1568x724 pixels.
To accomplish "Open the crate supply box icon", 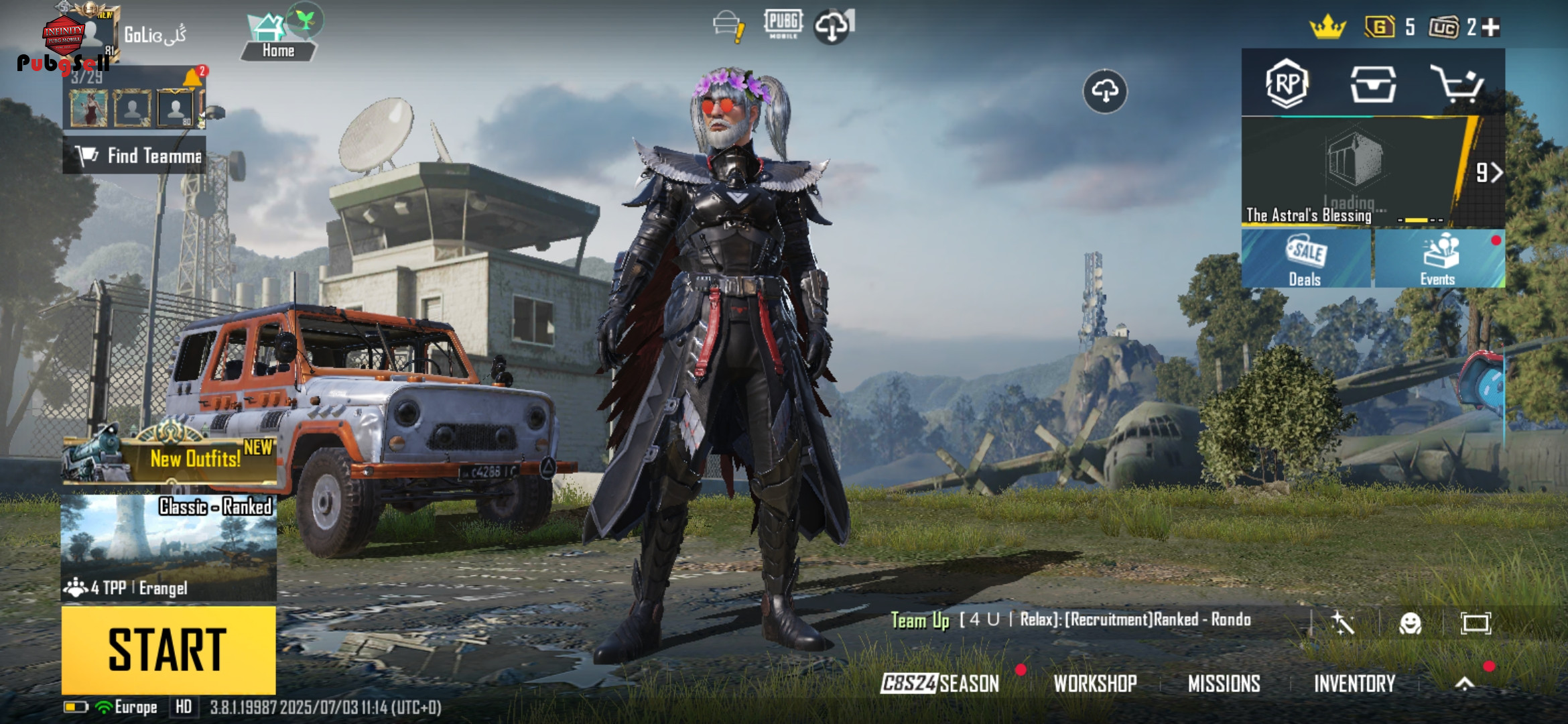I will (x=1372, y=84).
